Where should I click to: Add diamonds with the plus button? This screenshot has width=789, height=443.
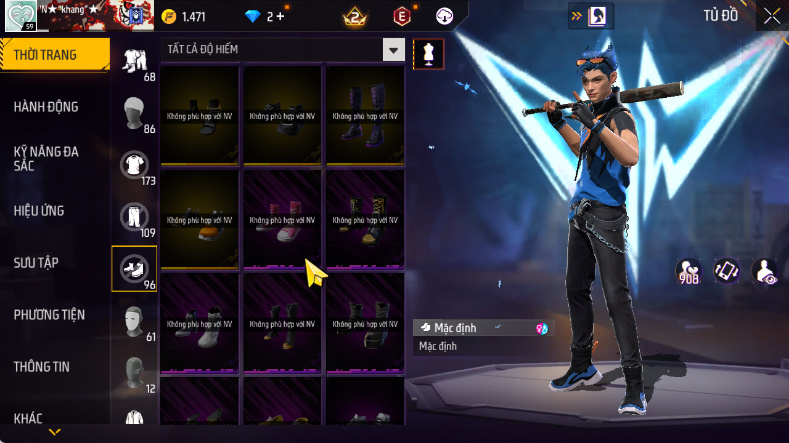click(x=278, y=17)
